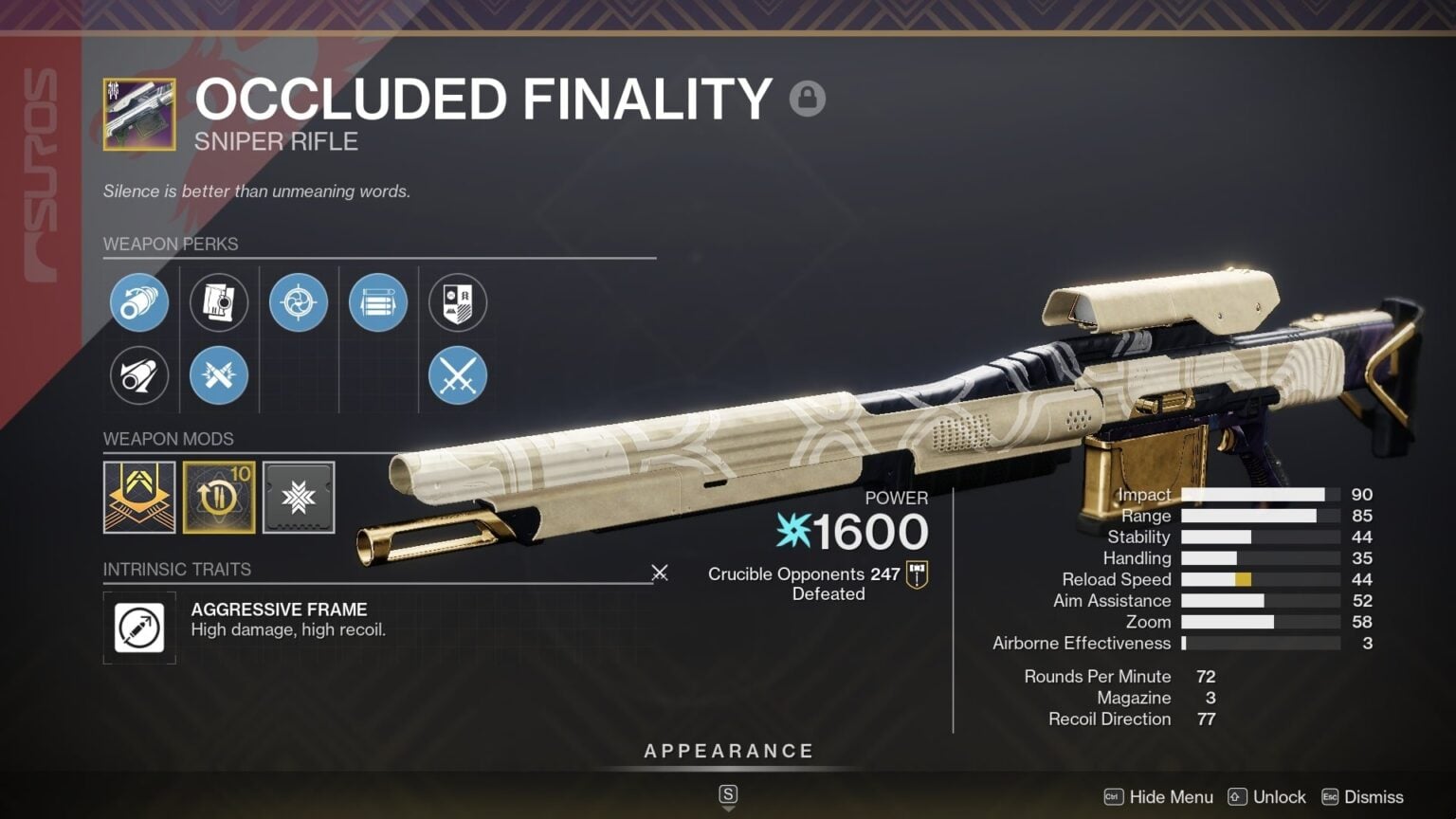Open the empty snowflake weapon mod socket
This screenshot has height=819, width=1456.
(x=299, y=498)
